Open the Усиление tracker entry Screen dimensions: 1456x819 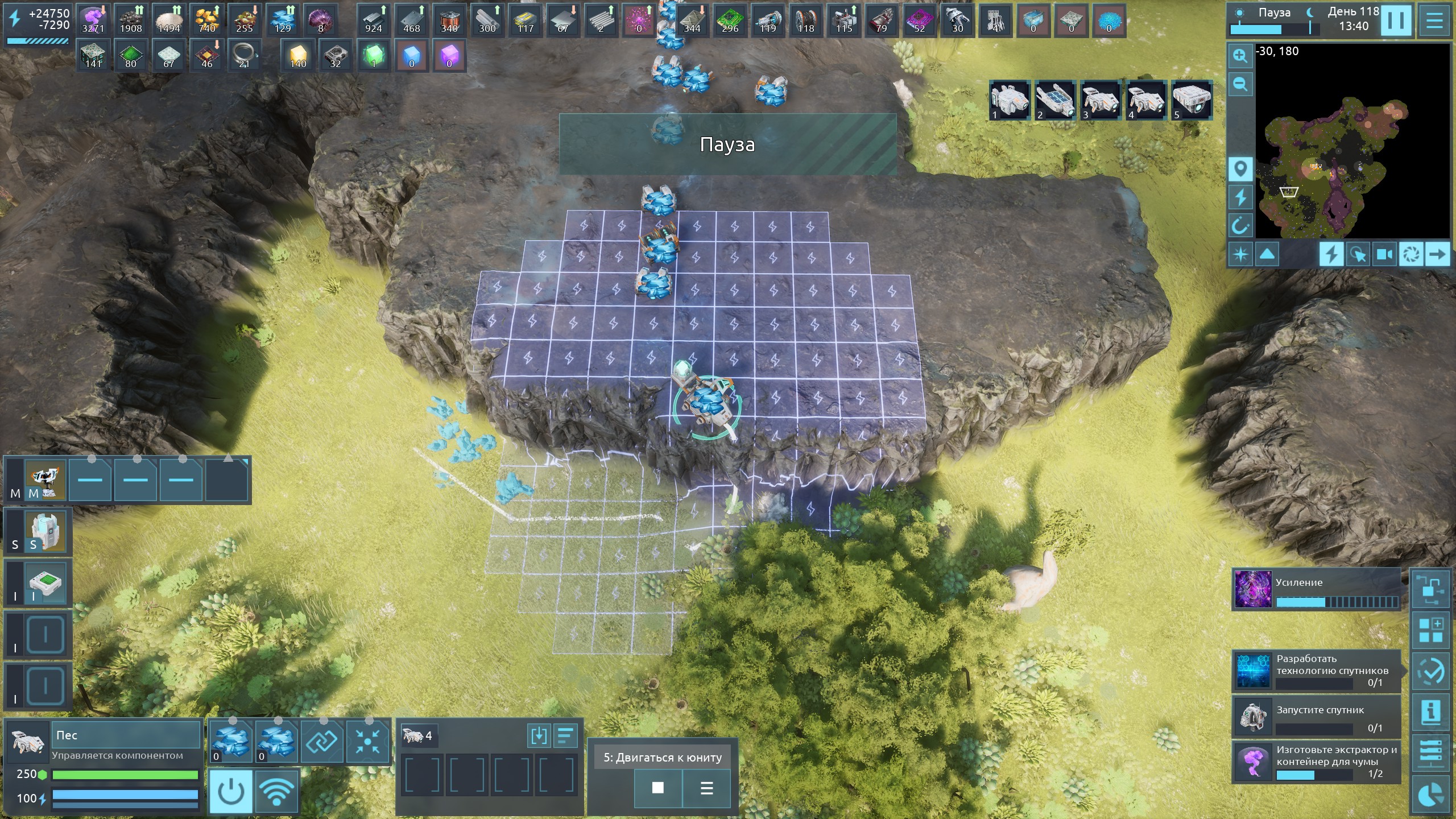(1316, 590)
